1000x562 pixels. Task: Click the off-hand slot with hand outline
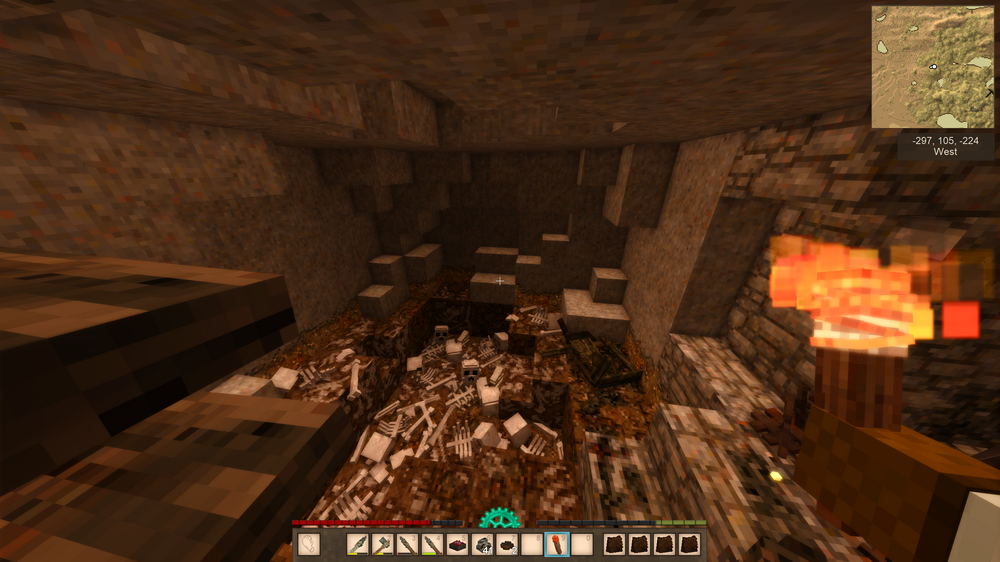click(310, 545)
